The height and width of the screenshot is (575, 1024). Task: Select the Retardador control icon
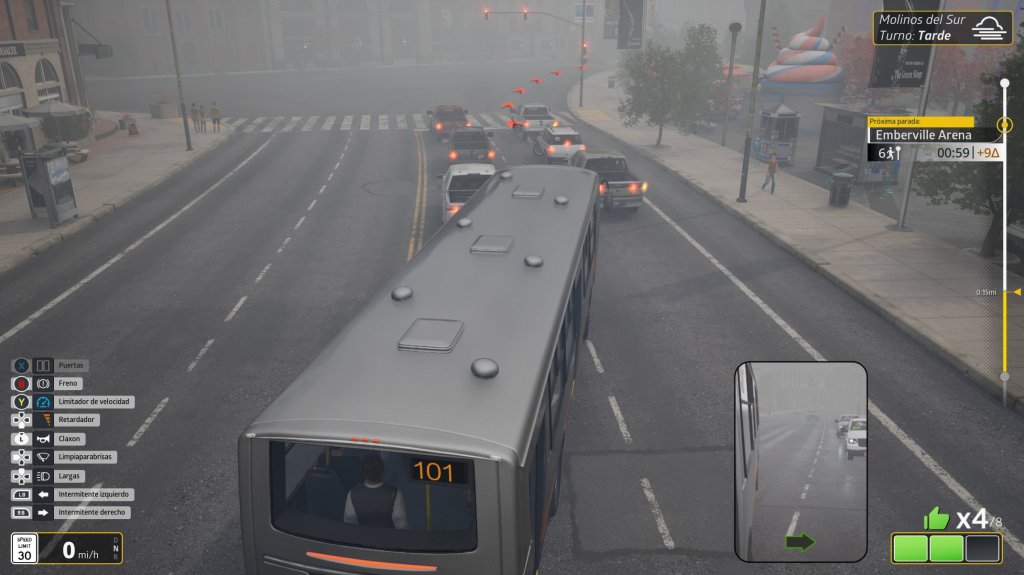(43, 420)
